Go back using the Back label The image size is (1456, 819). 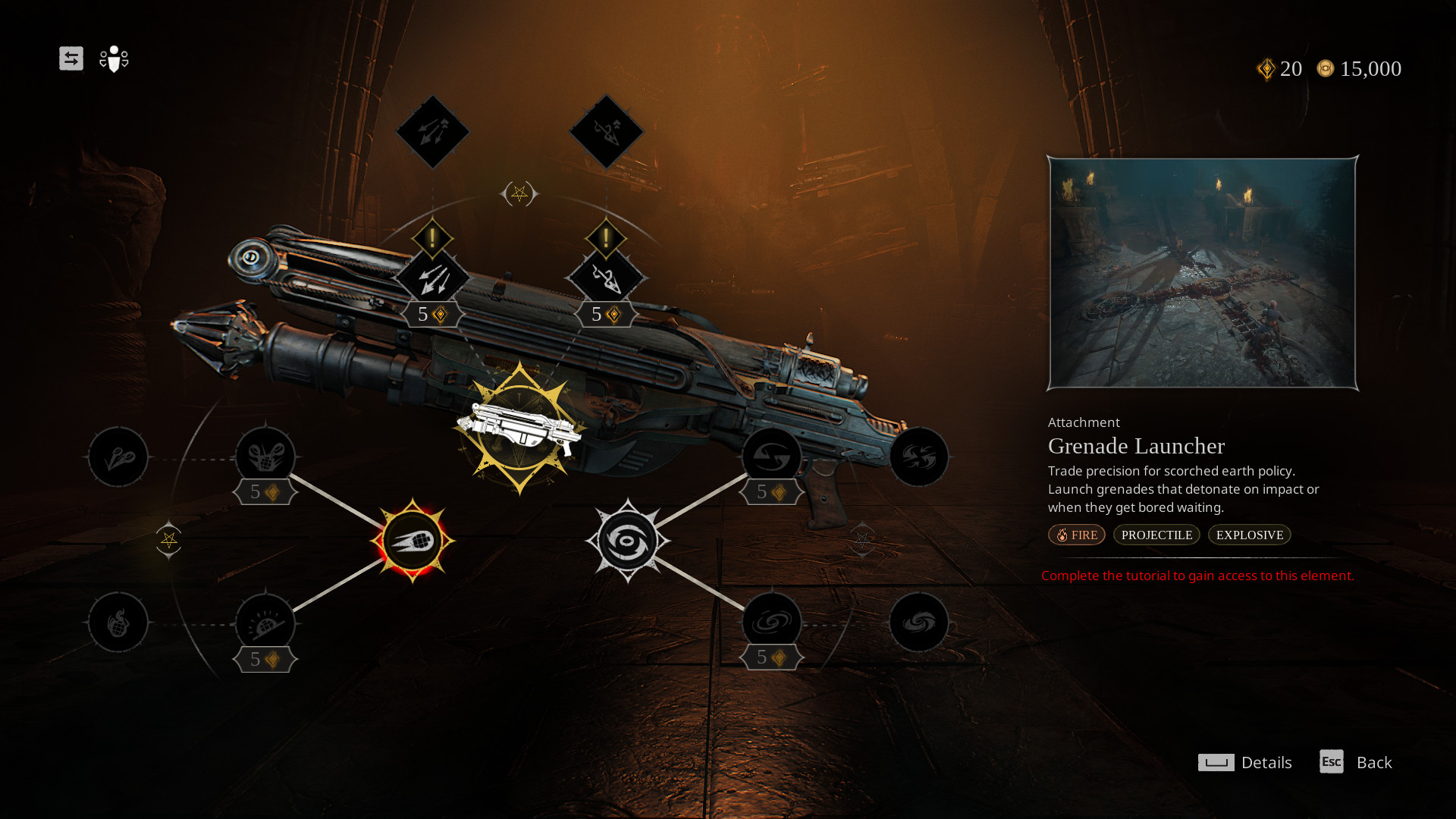[x=1373, y=762]
